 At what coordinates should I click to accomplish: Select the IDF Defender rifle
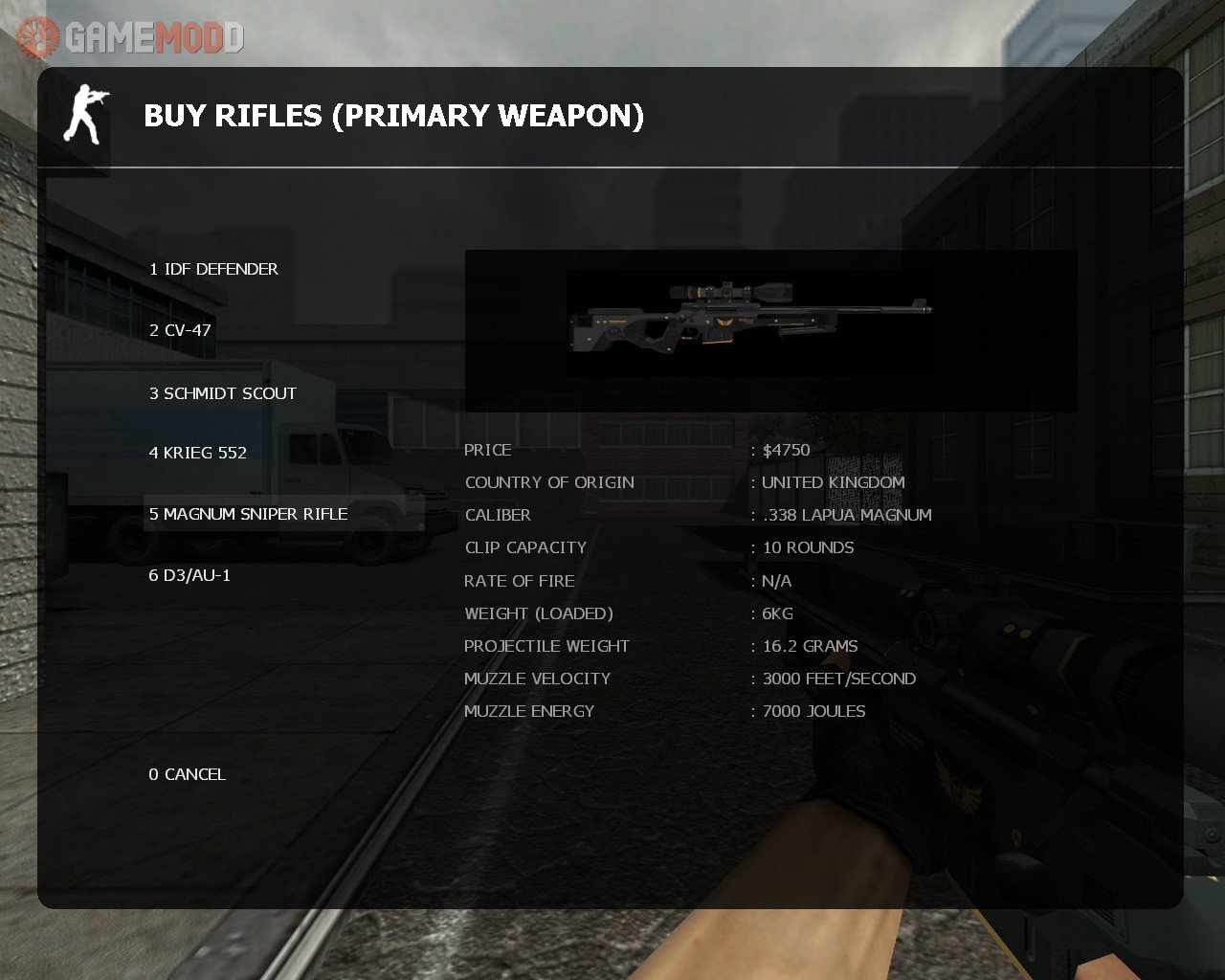point(213,269)
